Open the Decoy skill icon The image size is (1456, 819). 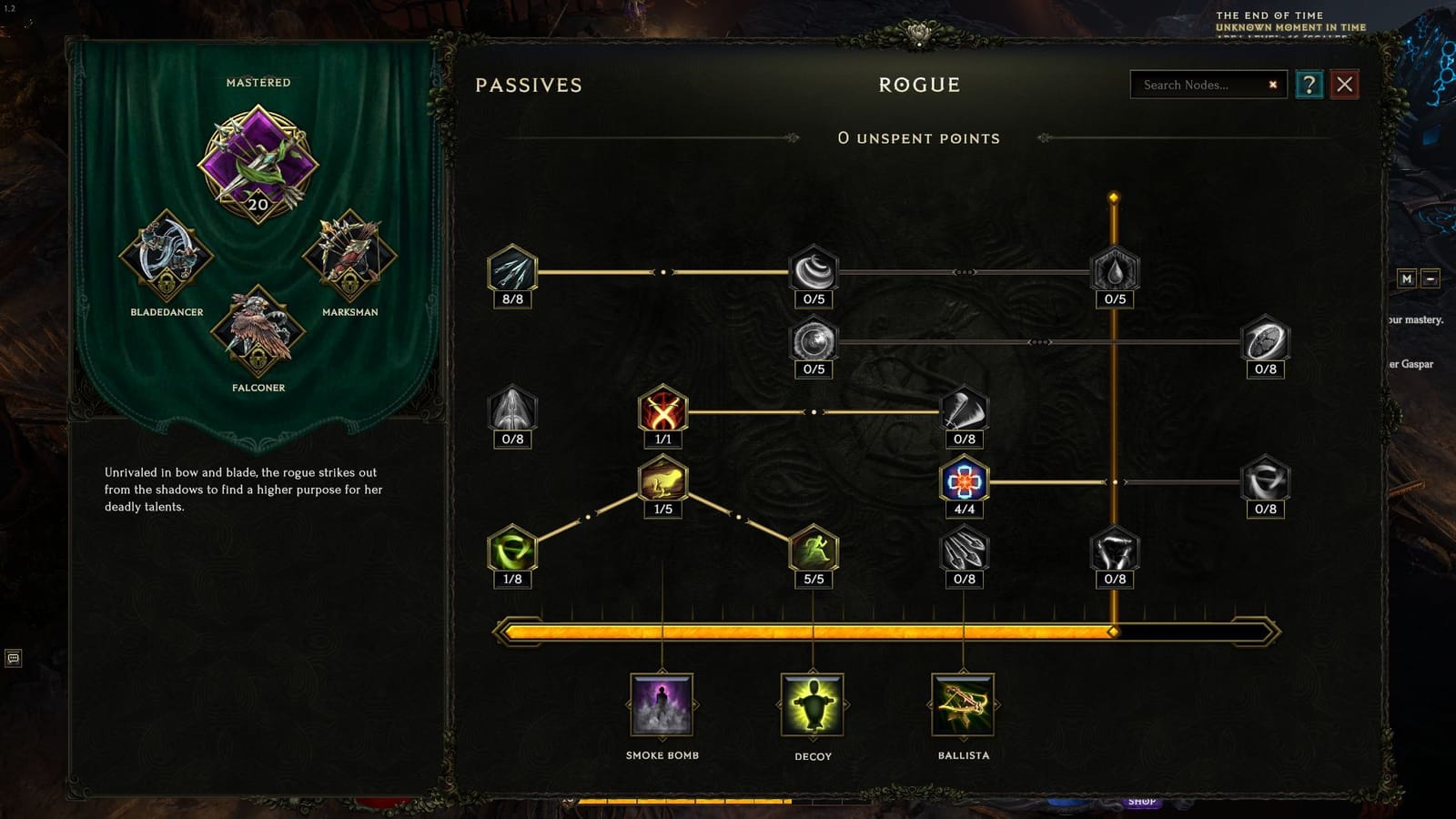tap(813, 706)
